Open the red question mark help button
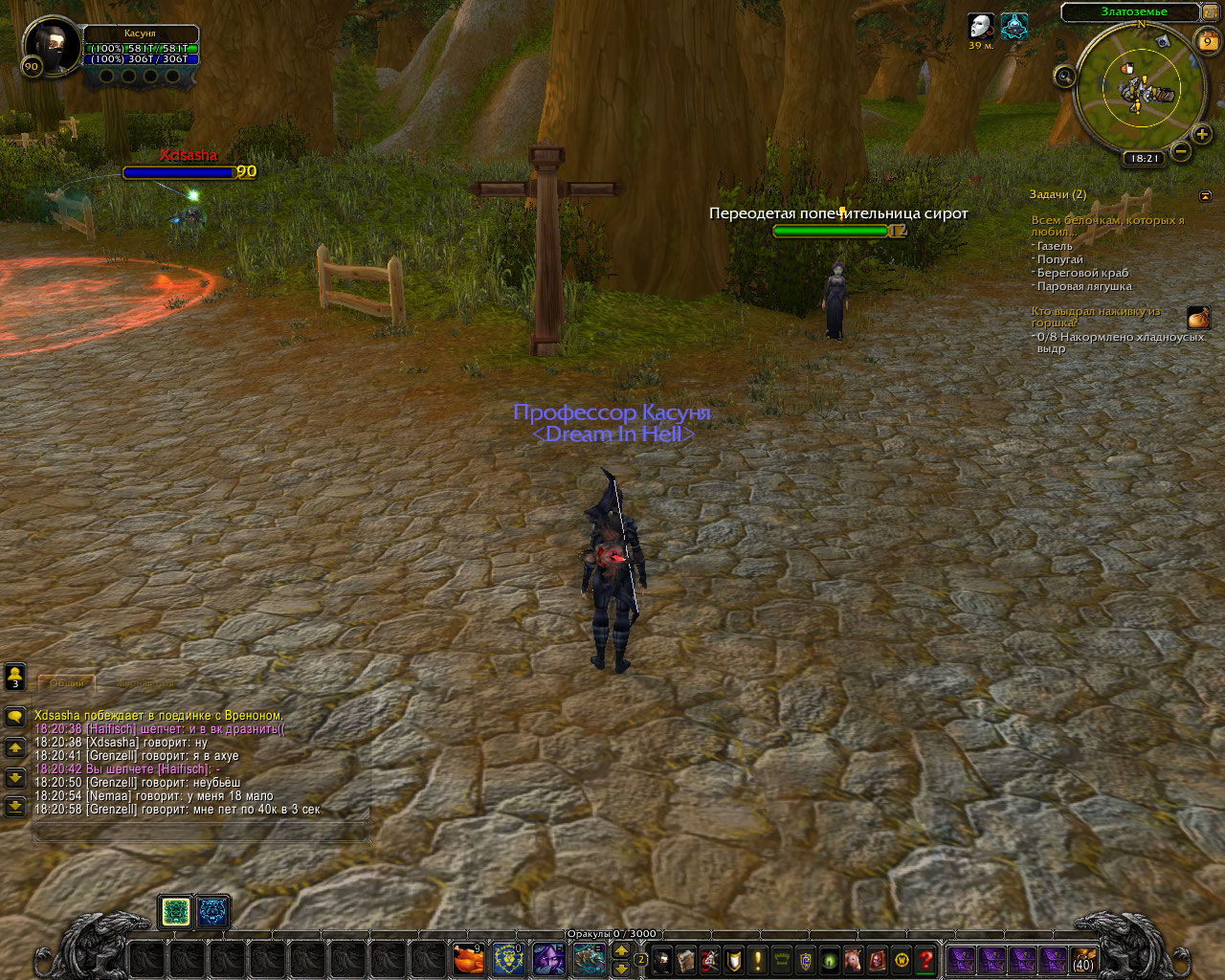 925,959
